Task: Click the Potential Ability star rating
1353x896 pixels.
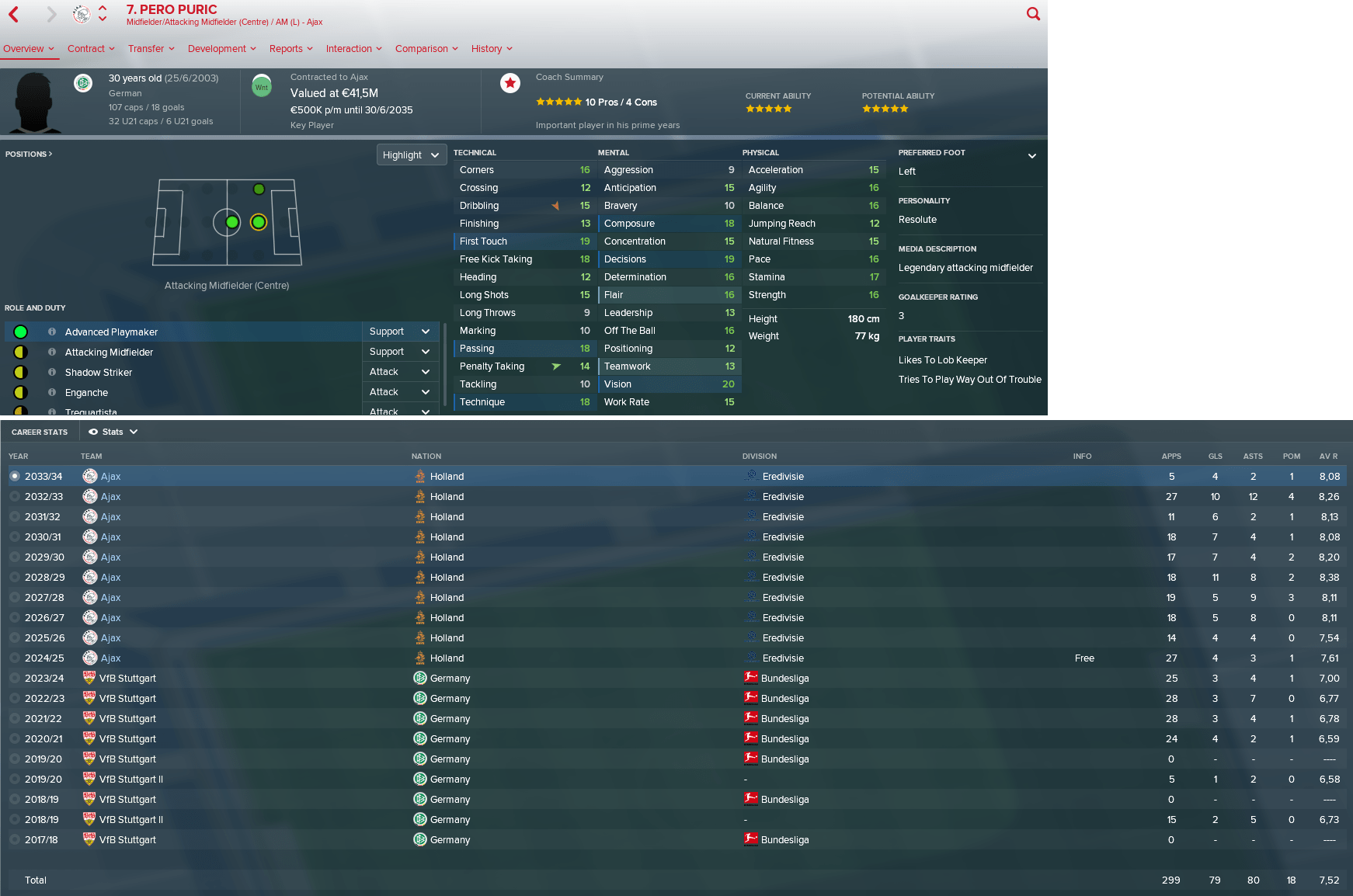Action: (x=885, y=109)
